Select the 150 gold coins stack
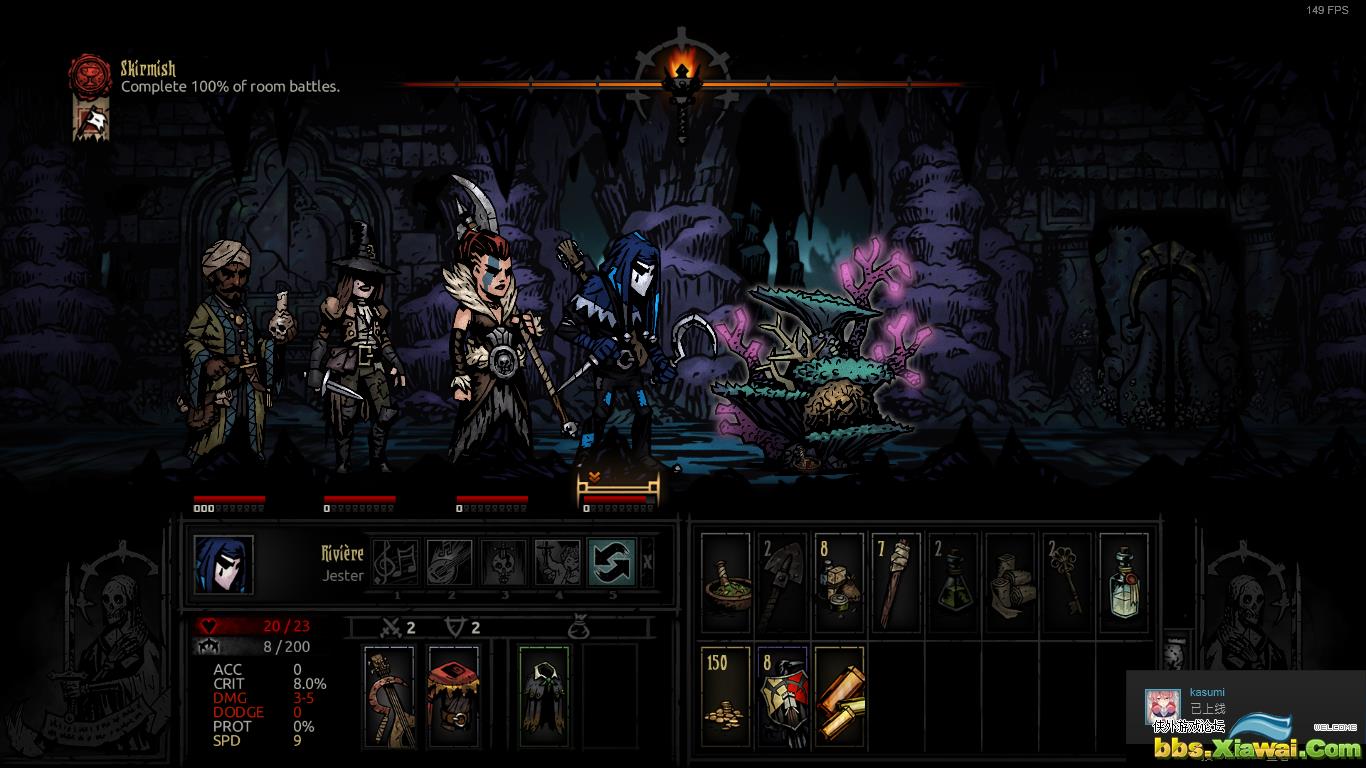This screenshot has height=768, width=1366. pyautogui.click(x=726, y=696)
